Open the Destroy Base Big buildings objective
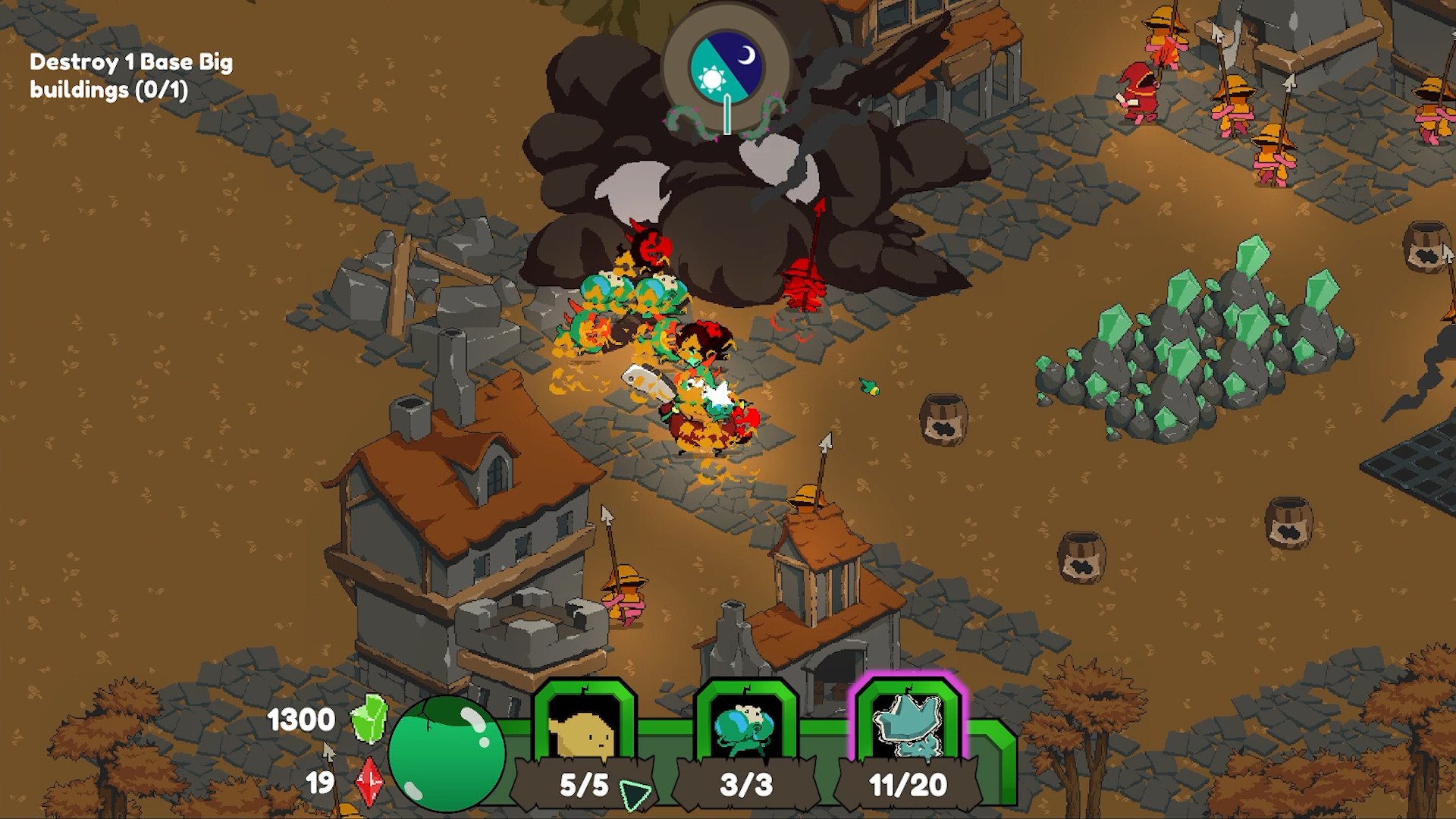This screenshot has height=819, width=1456. [x=130, y=76]
